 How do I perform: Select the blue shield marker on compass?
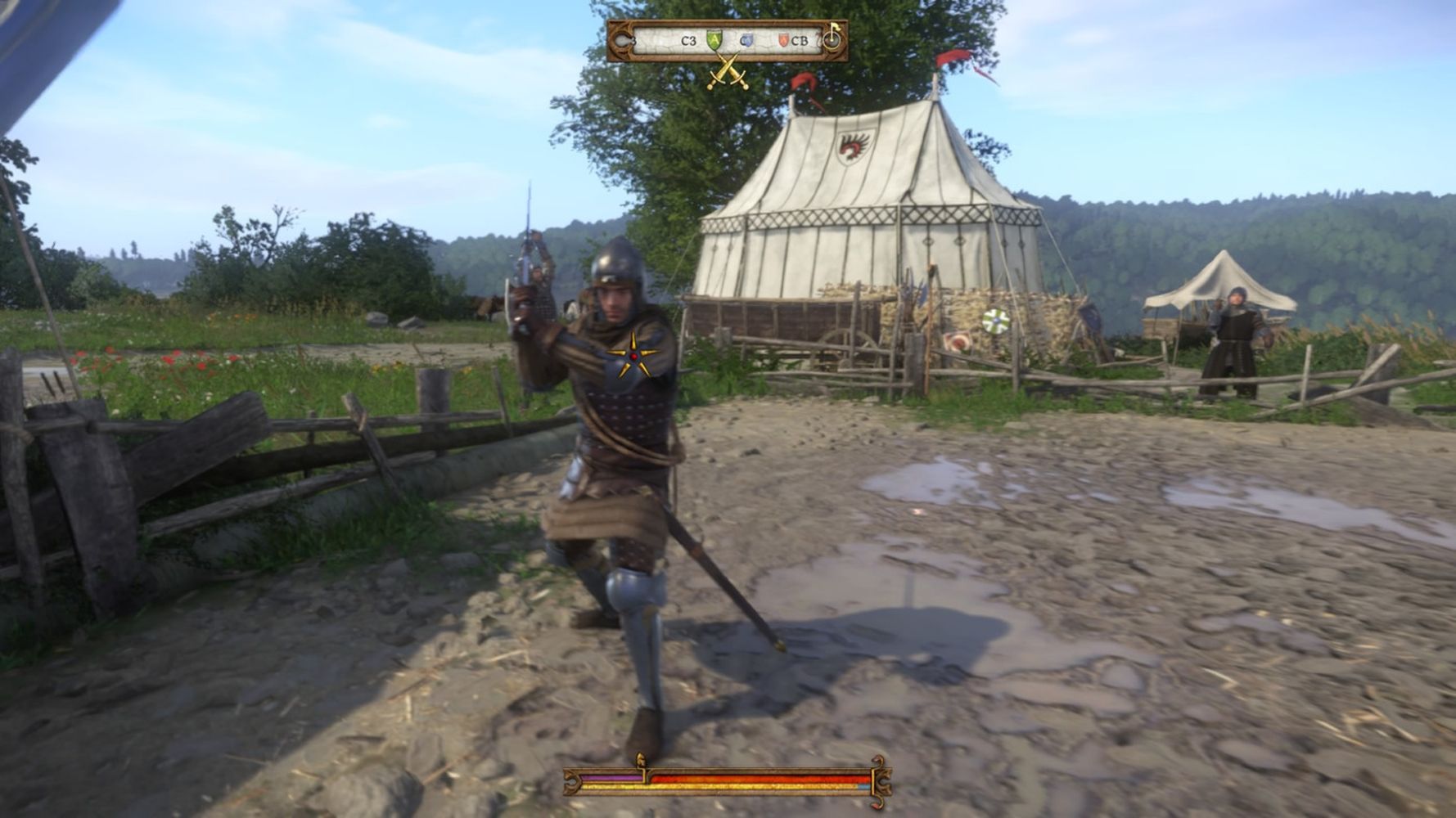tap(746, 40)
